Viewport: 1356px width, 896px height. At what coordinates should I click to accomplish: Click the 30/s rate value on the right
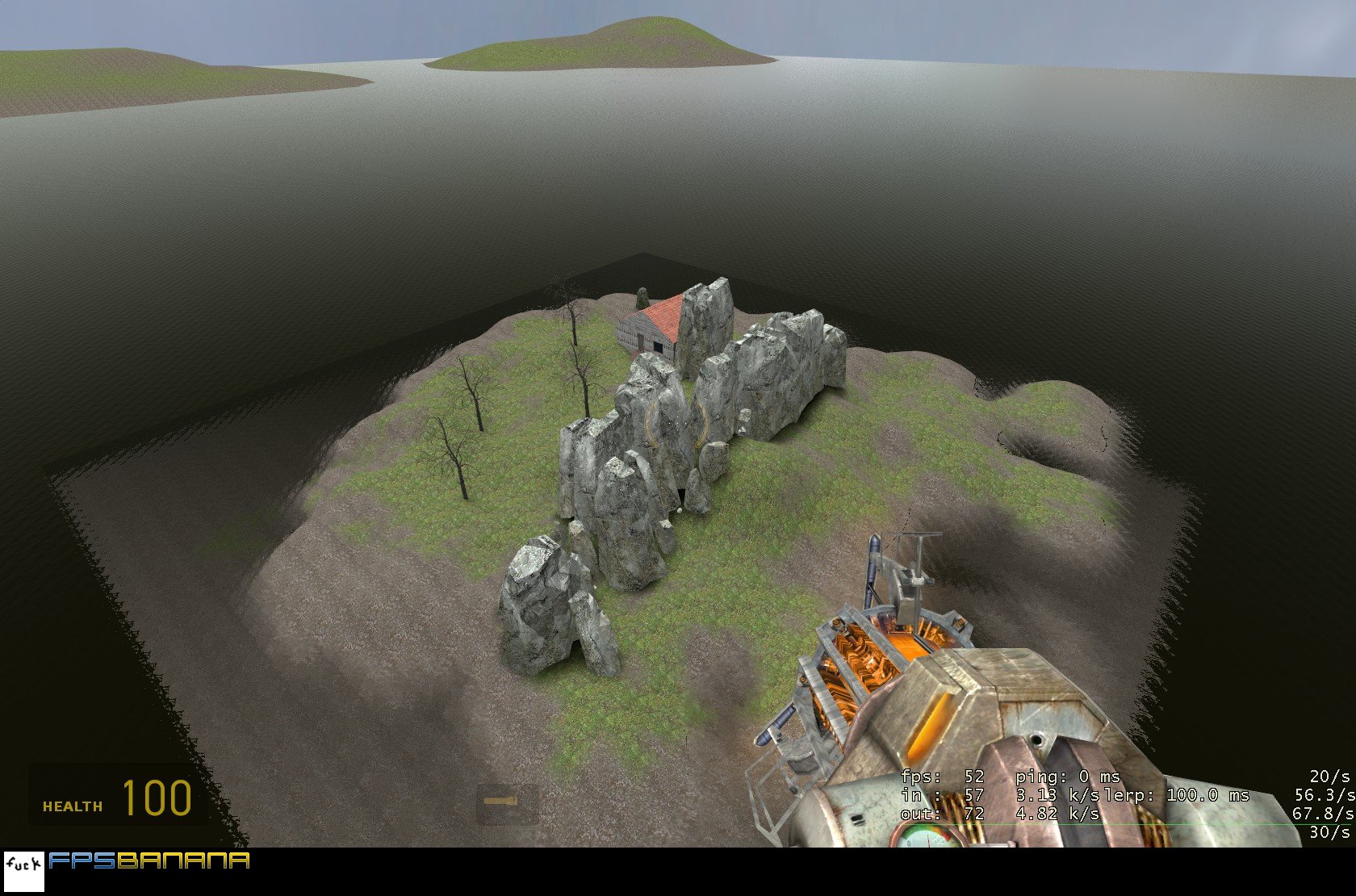point(1328,834)
